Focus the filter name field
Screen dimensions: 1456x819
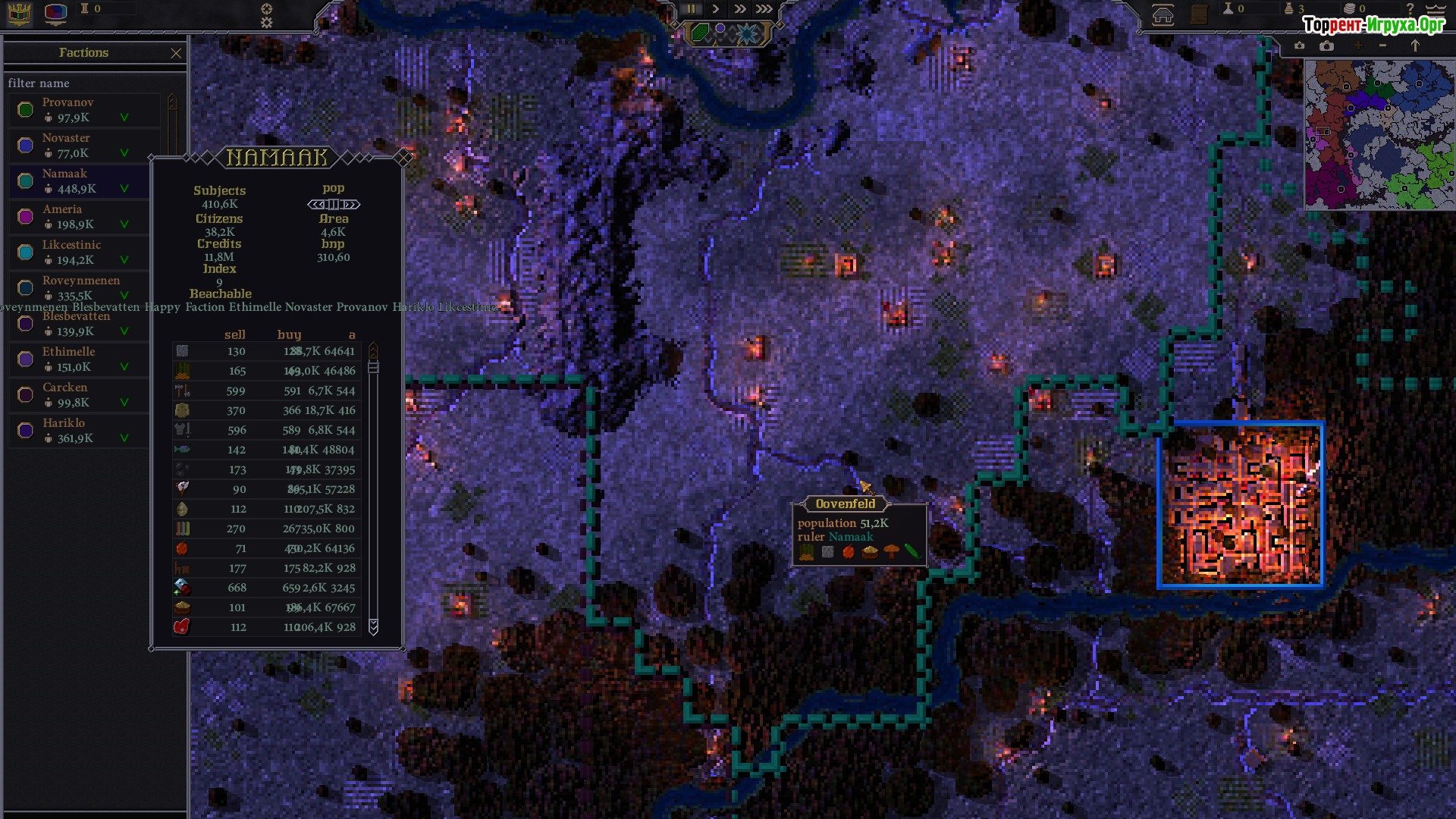(x=91, y=83)
